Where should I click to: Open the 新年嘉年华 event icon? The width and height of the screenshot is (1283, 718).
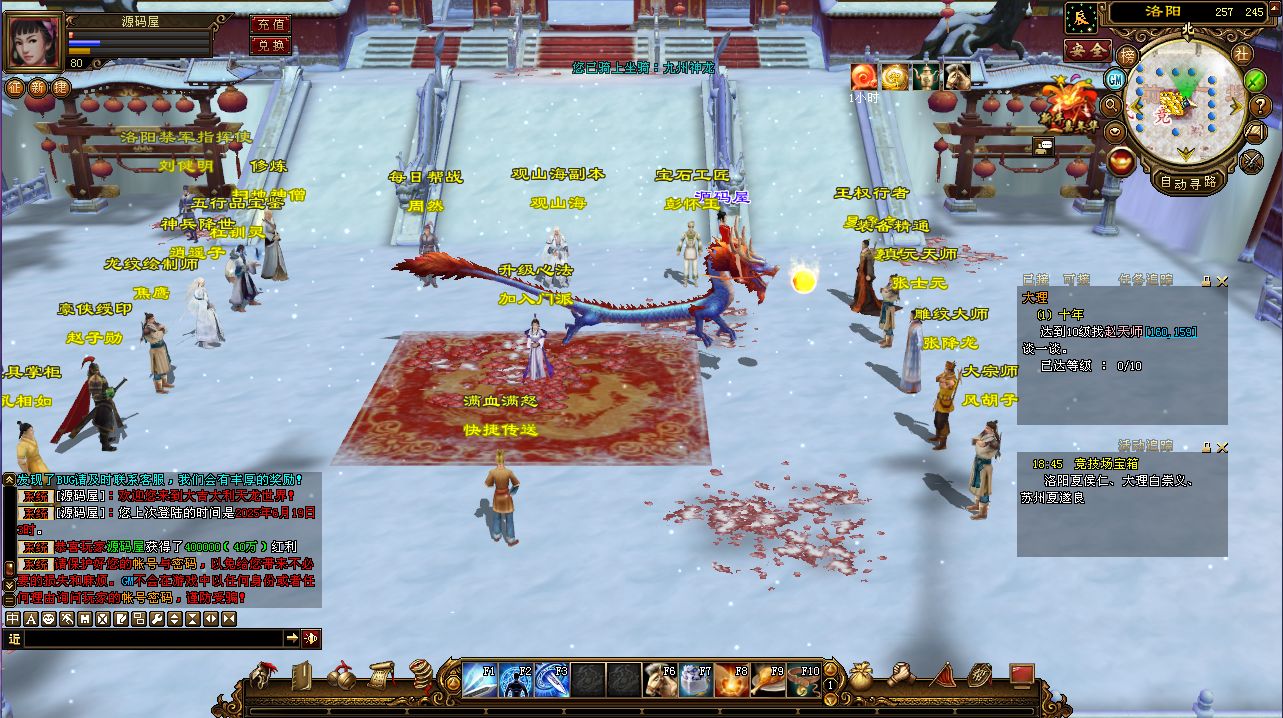(1068, 106)
